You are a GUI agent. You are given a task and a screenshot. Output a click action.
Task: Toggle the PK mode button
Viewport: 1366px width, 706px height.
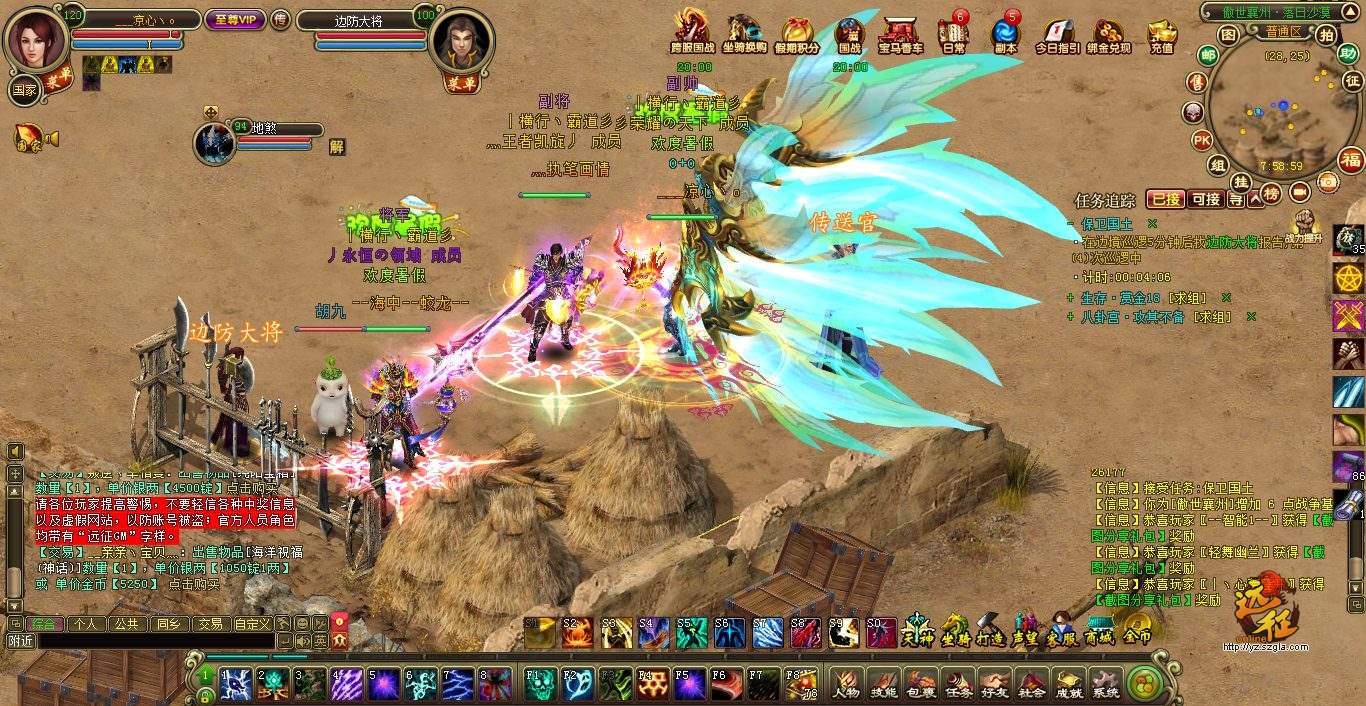pos(1201,139)
